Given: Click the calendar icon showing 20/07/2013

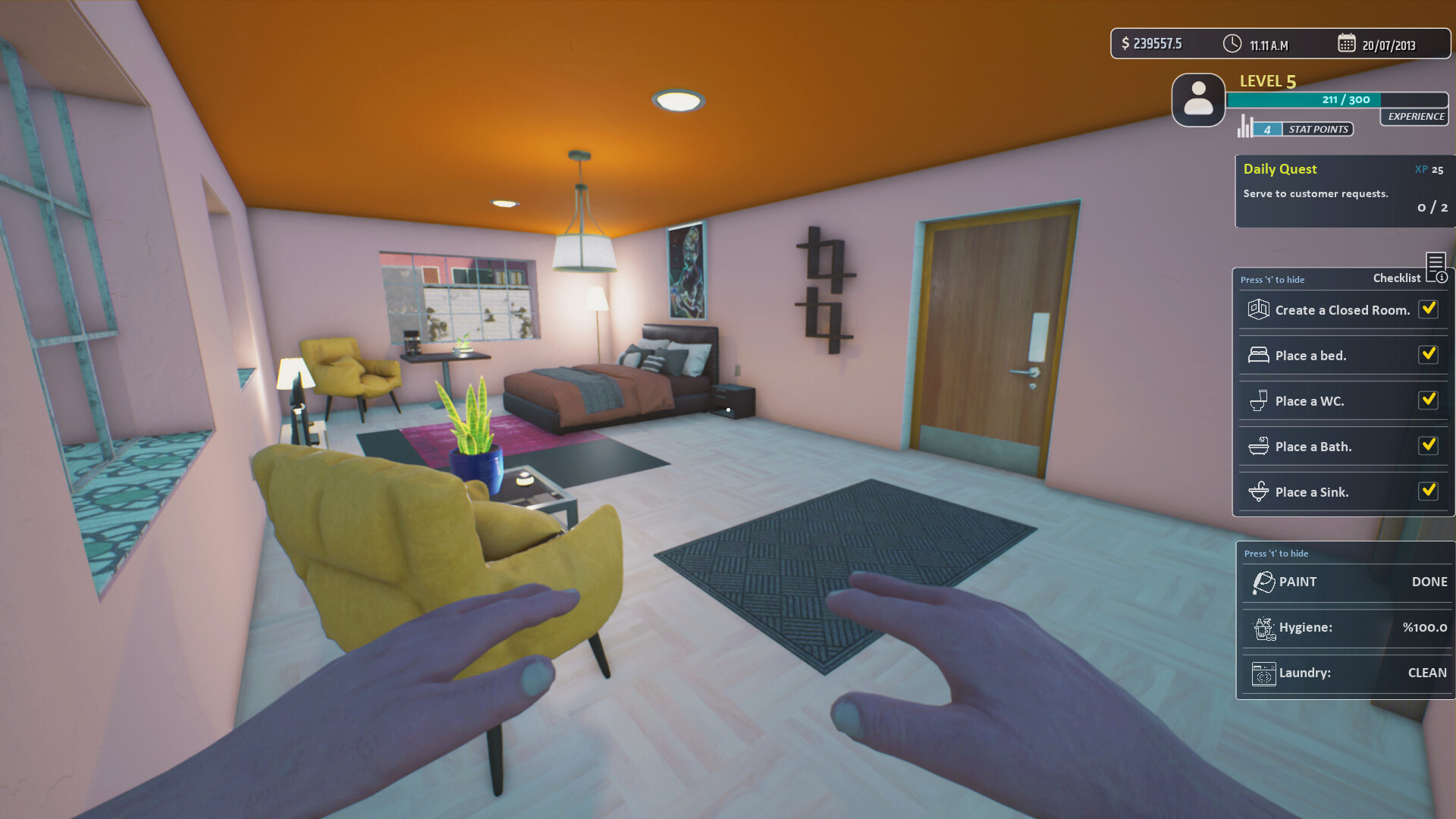Looking at the screenshot, I should [x=1348, y=43].
